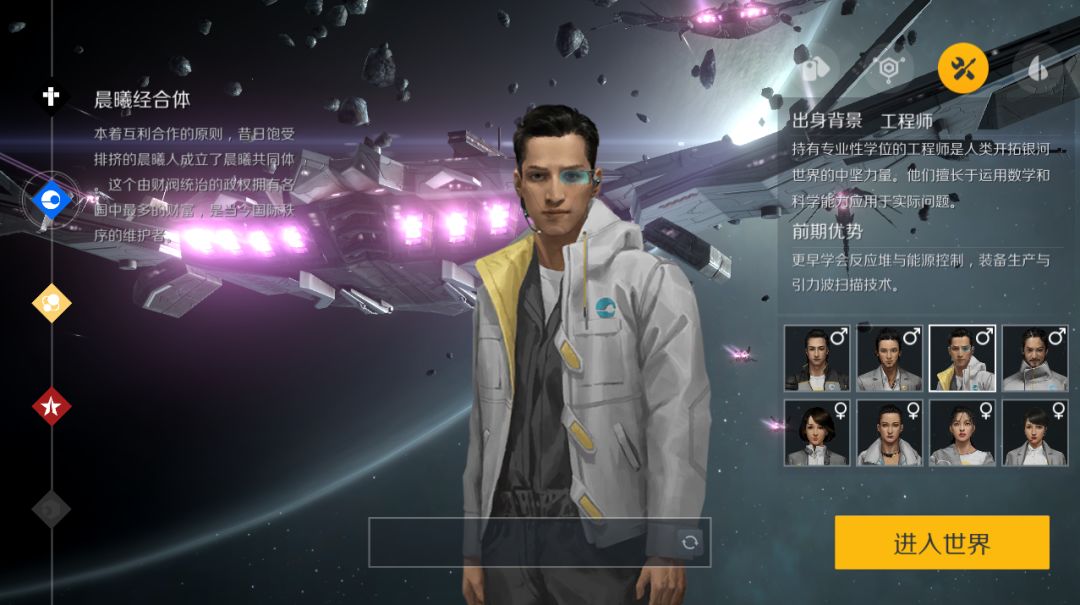Select the yellow diamond faction emblem
Image resolution: width=1080 pixels, height=605 pixels.
click(x=51, y=302)
